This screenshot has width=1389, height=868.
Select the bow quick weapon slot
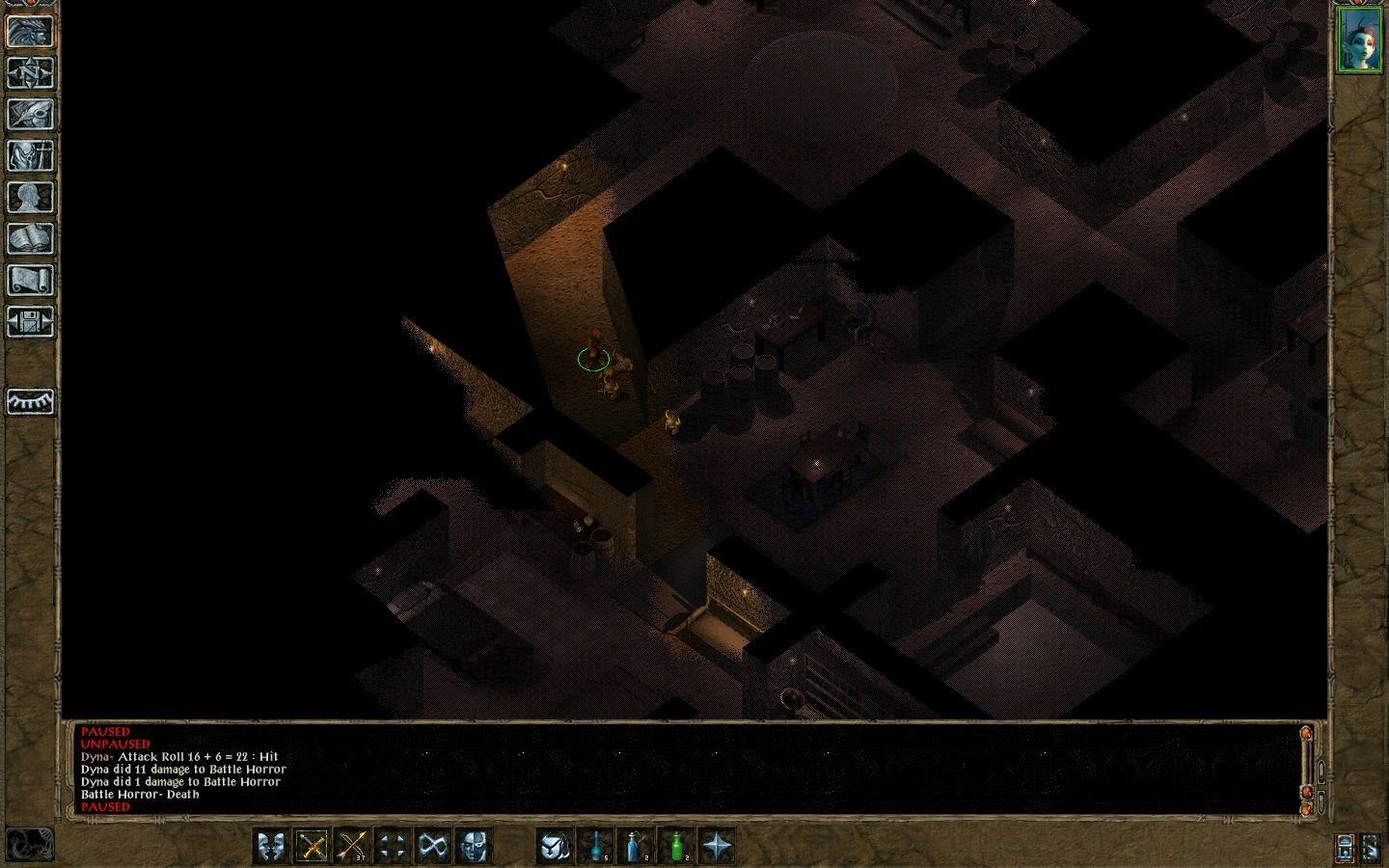click(351, 847)
